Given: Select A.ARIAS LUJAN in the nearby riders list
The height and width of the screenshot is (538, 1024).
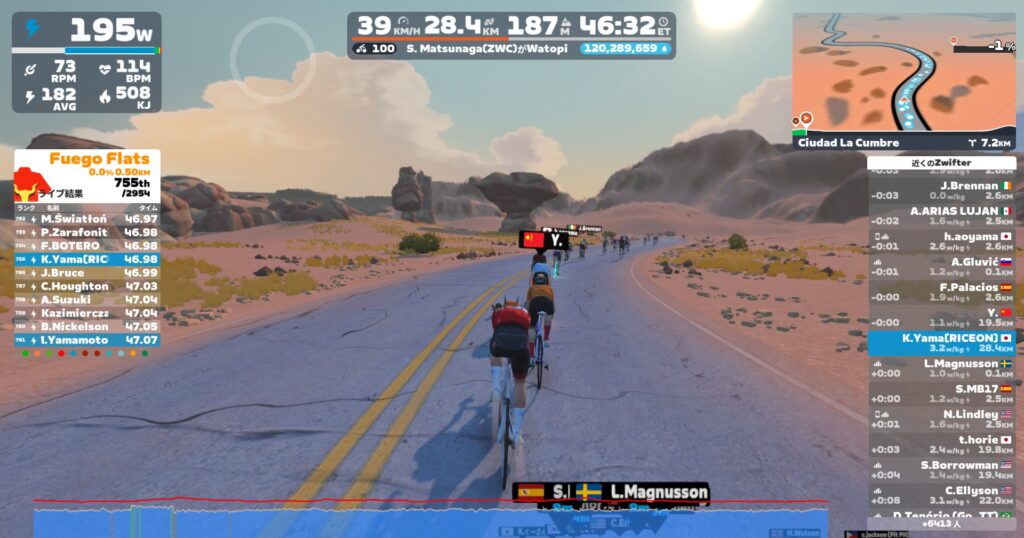Looking at the screenshot, I should point(941,216).
